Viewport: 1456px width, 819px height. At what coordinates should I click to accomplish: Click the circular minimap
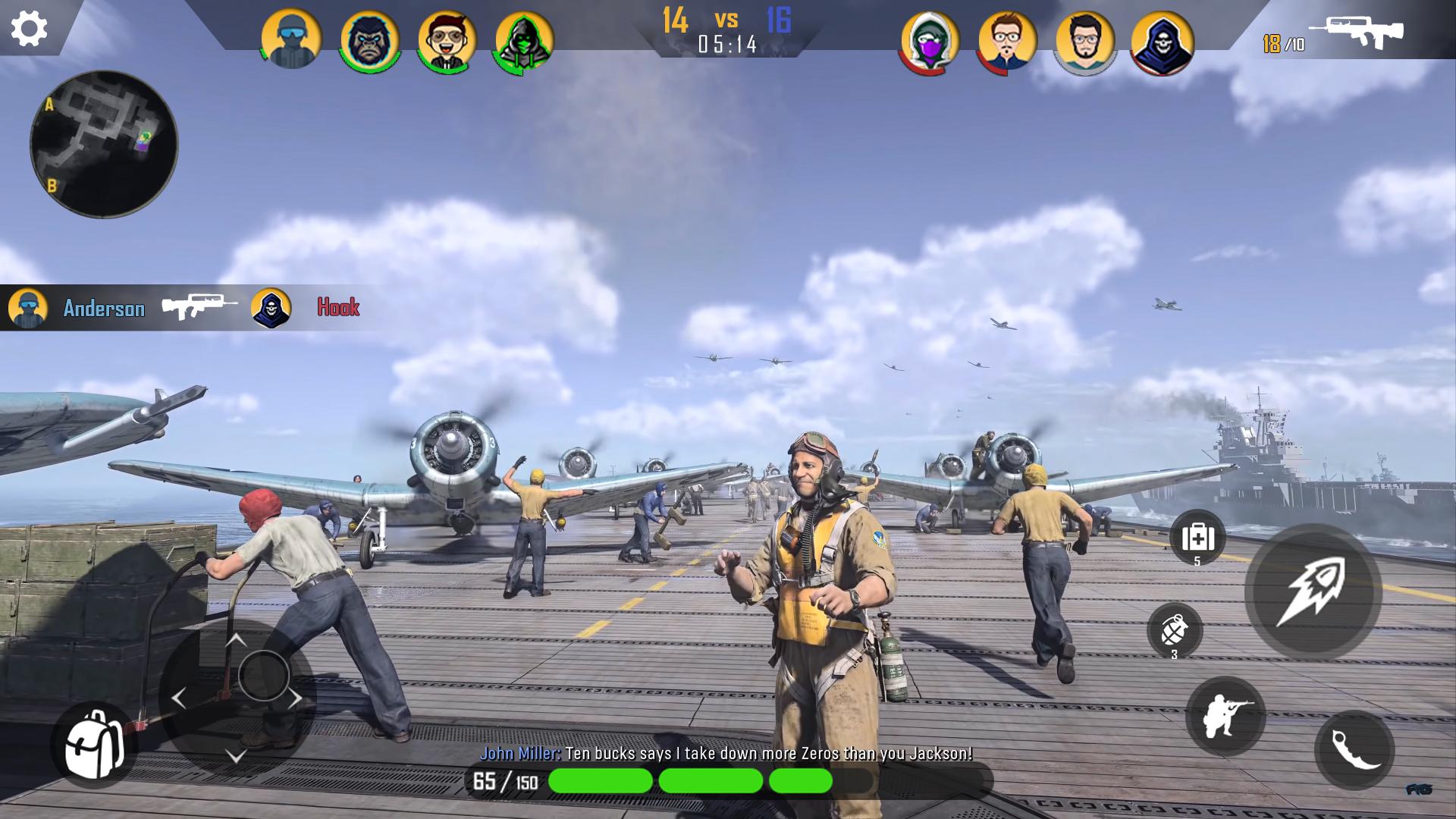104,144
